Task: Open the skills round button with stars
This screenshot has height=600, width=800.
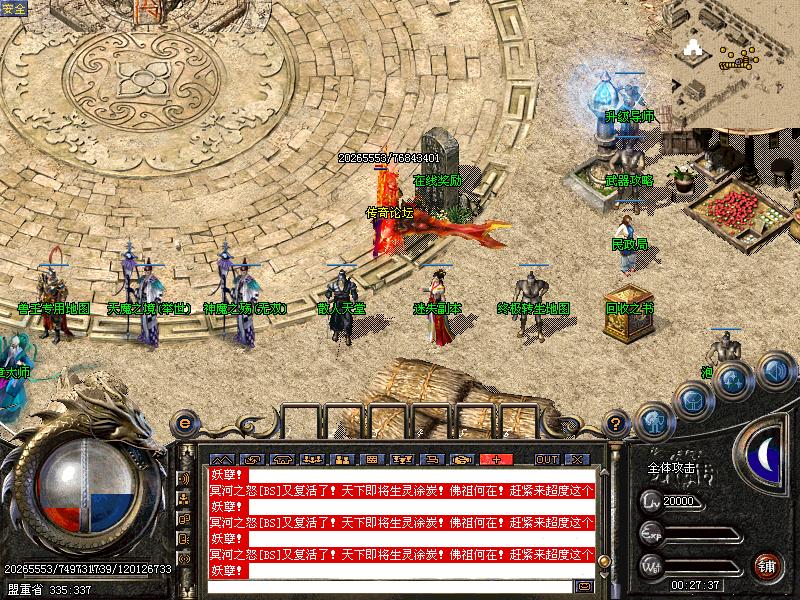Action: pos(733,380)
